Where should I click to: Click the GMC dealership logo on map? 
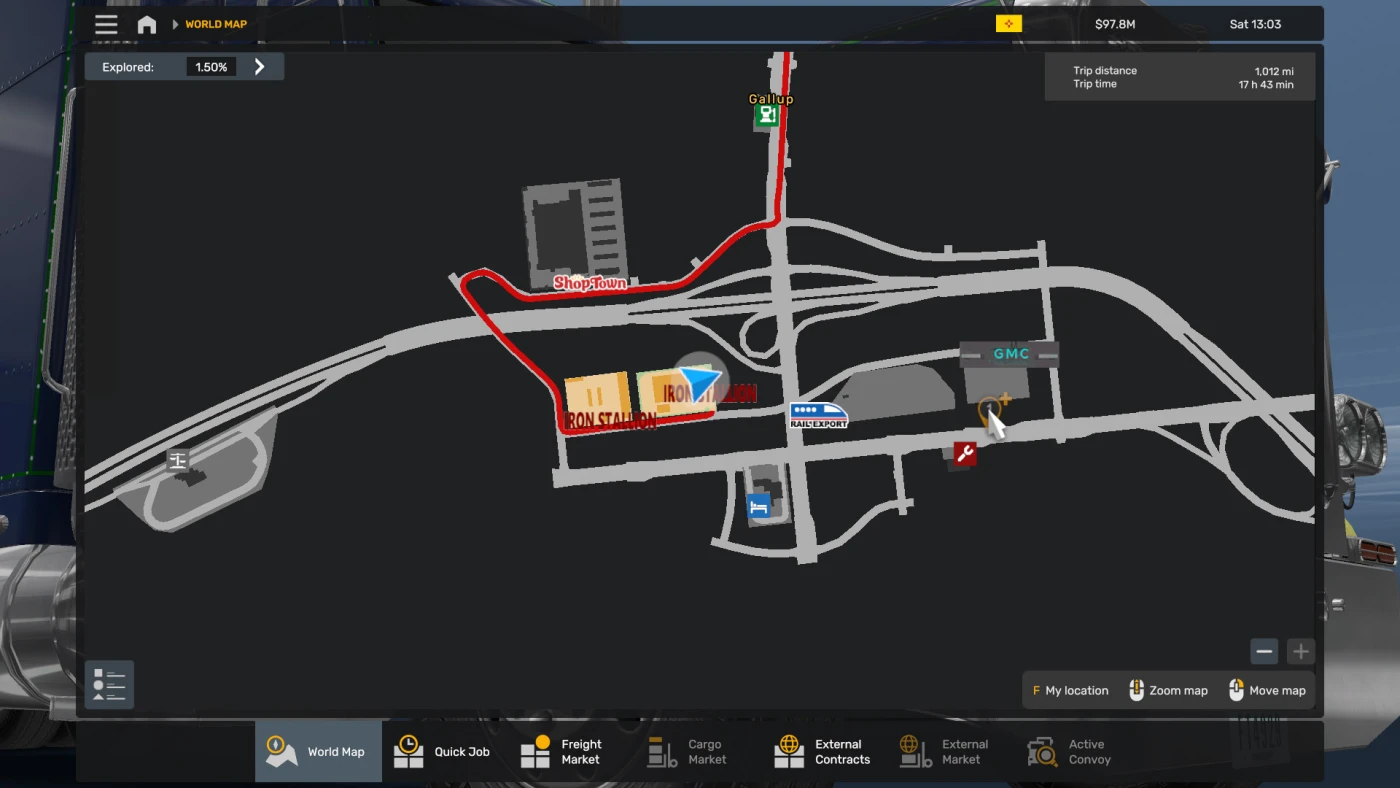1011,354
